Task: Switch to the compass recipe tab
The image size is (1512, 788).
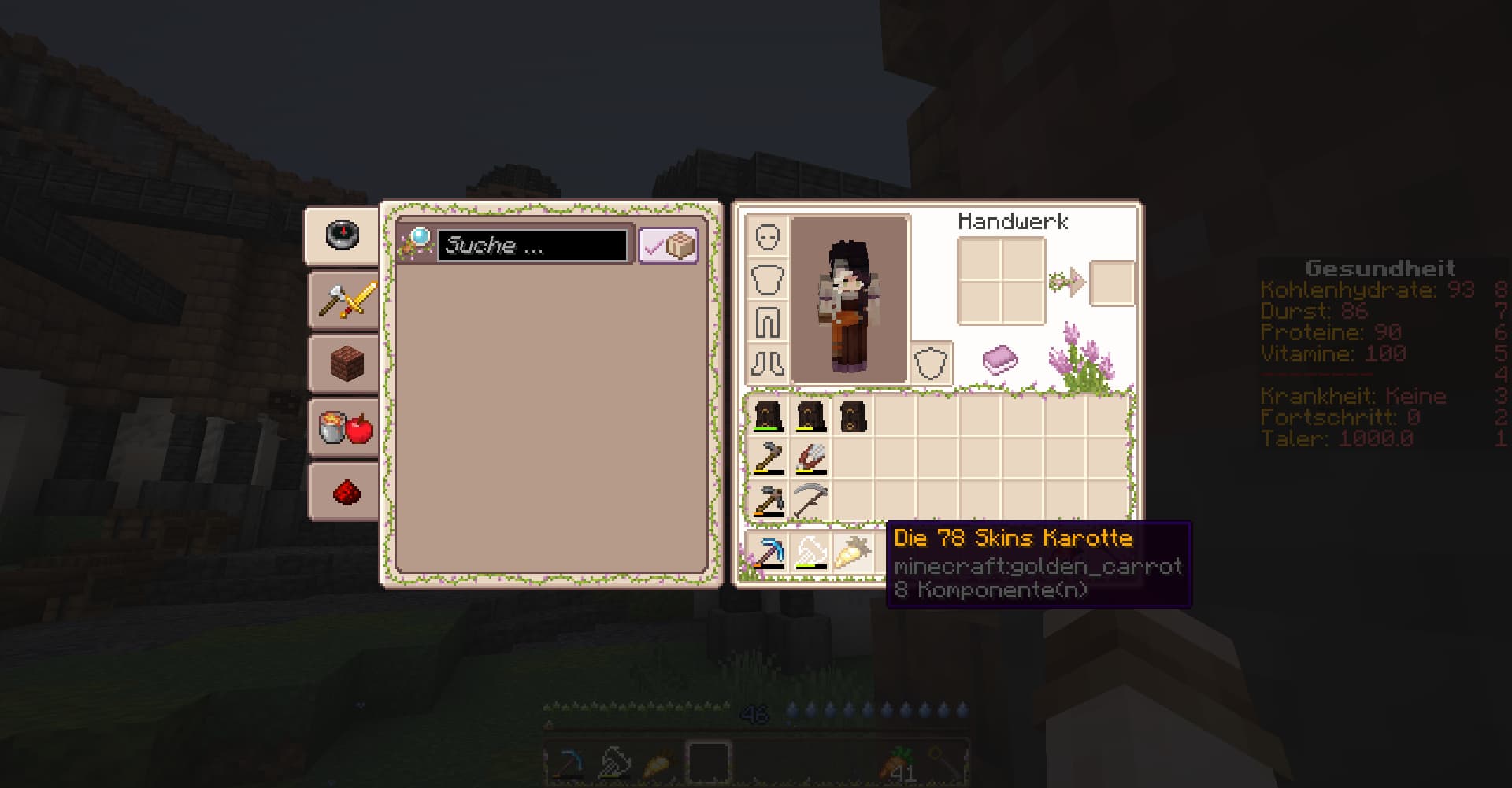Action: pos(343,235)
